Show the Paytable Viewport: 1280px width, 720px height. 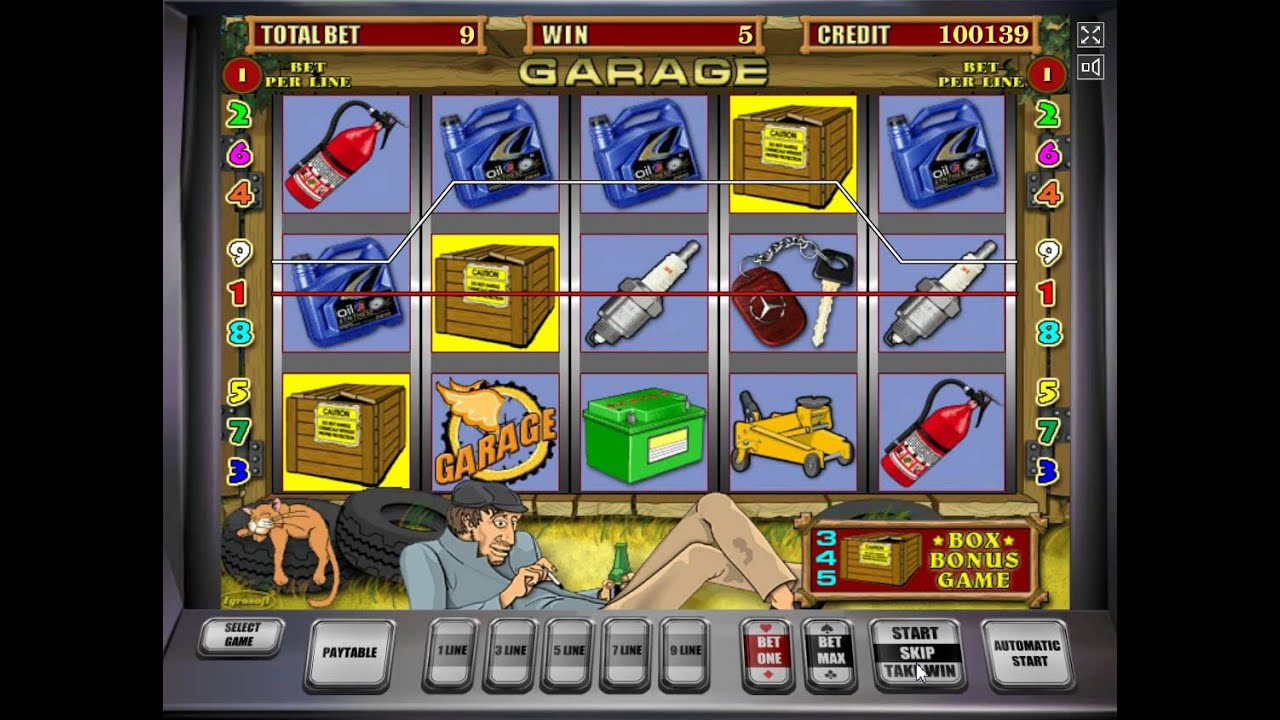[x=349, y=653]
